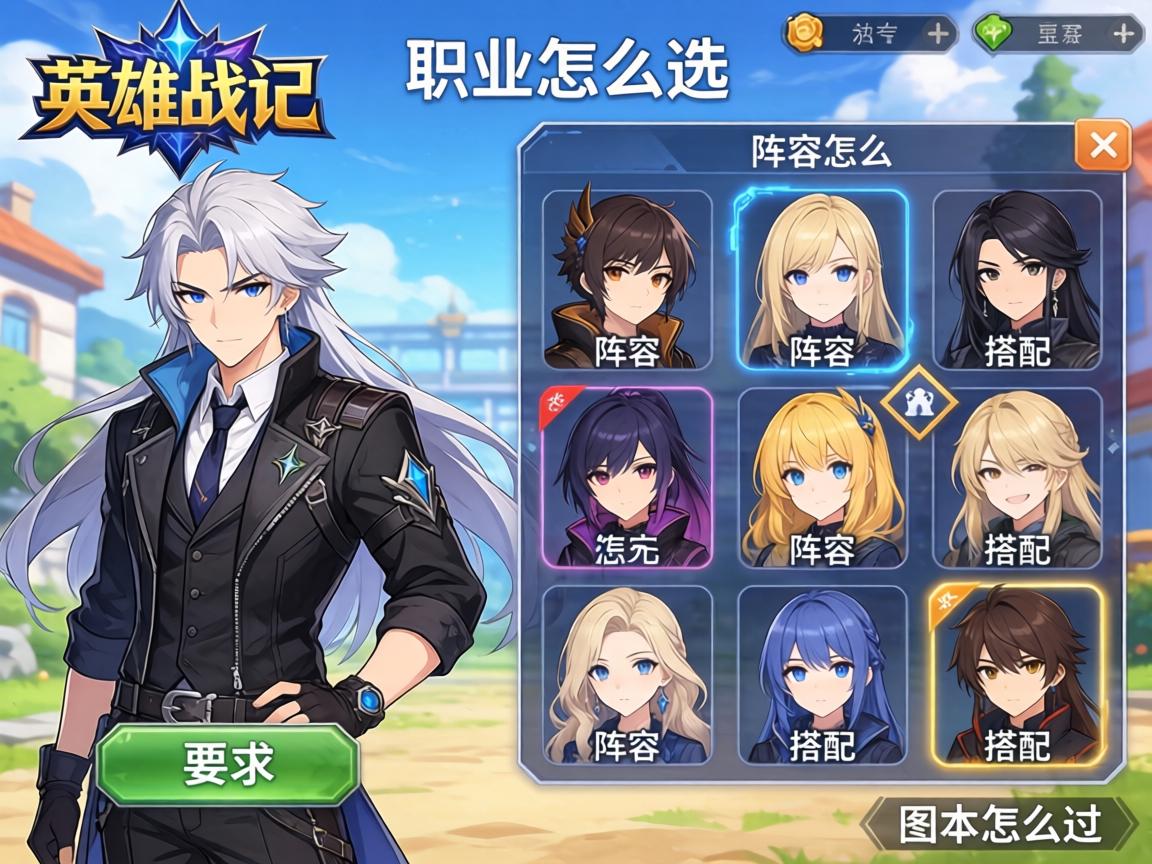The height and width of the screenshot is (864, 1152).
Task: Close the hero selection panel
Action: [1103, 146]
